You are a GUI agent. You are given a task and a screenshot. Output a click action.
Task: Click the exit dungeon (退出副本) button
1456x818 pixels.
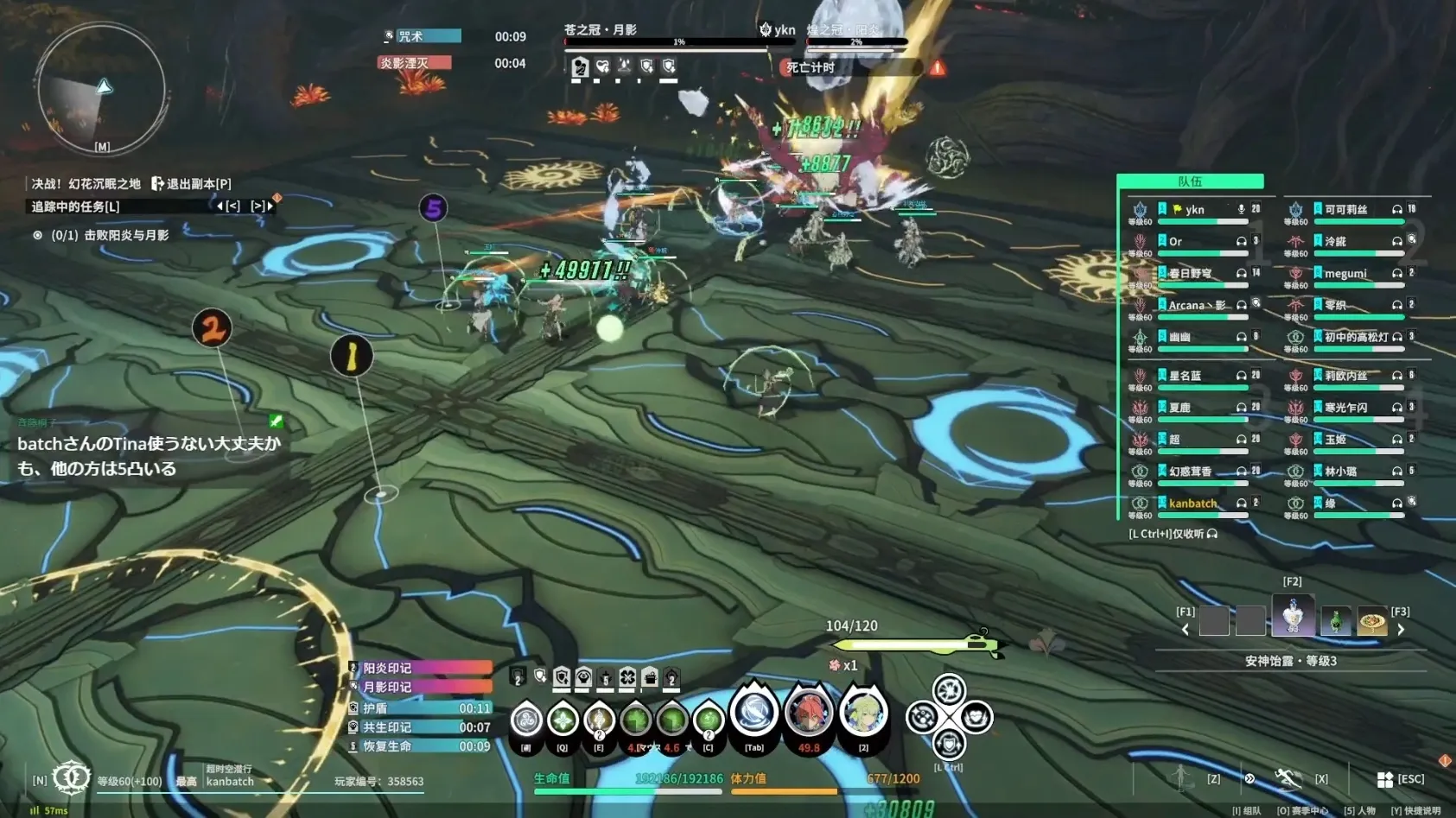[192, 183]
